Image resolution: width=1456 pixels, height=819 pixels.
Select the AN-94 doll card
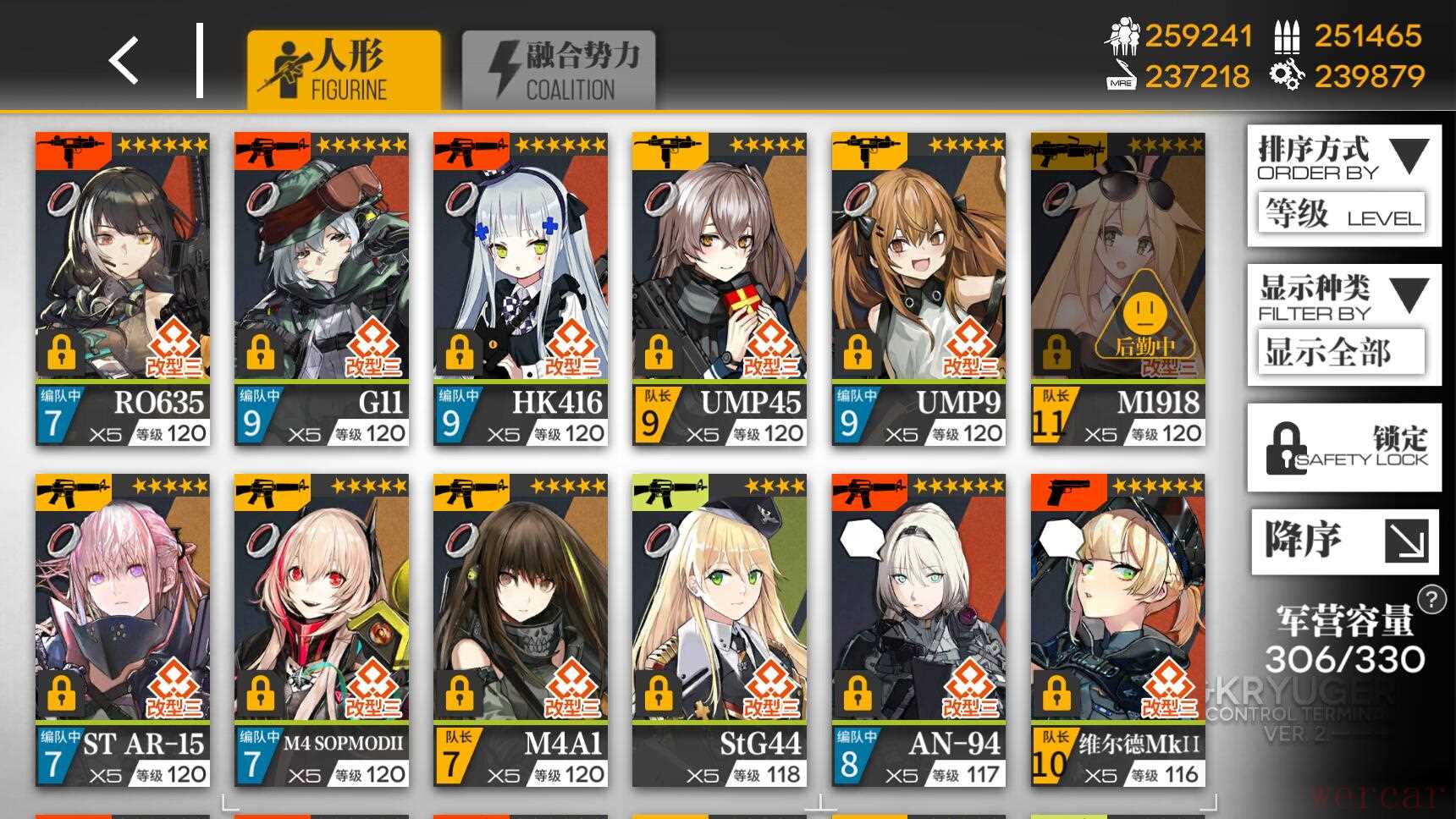pos(918,630)
